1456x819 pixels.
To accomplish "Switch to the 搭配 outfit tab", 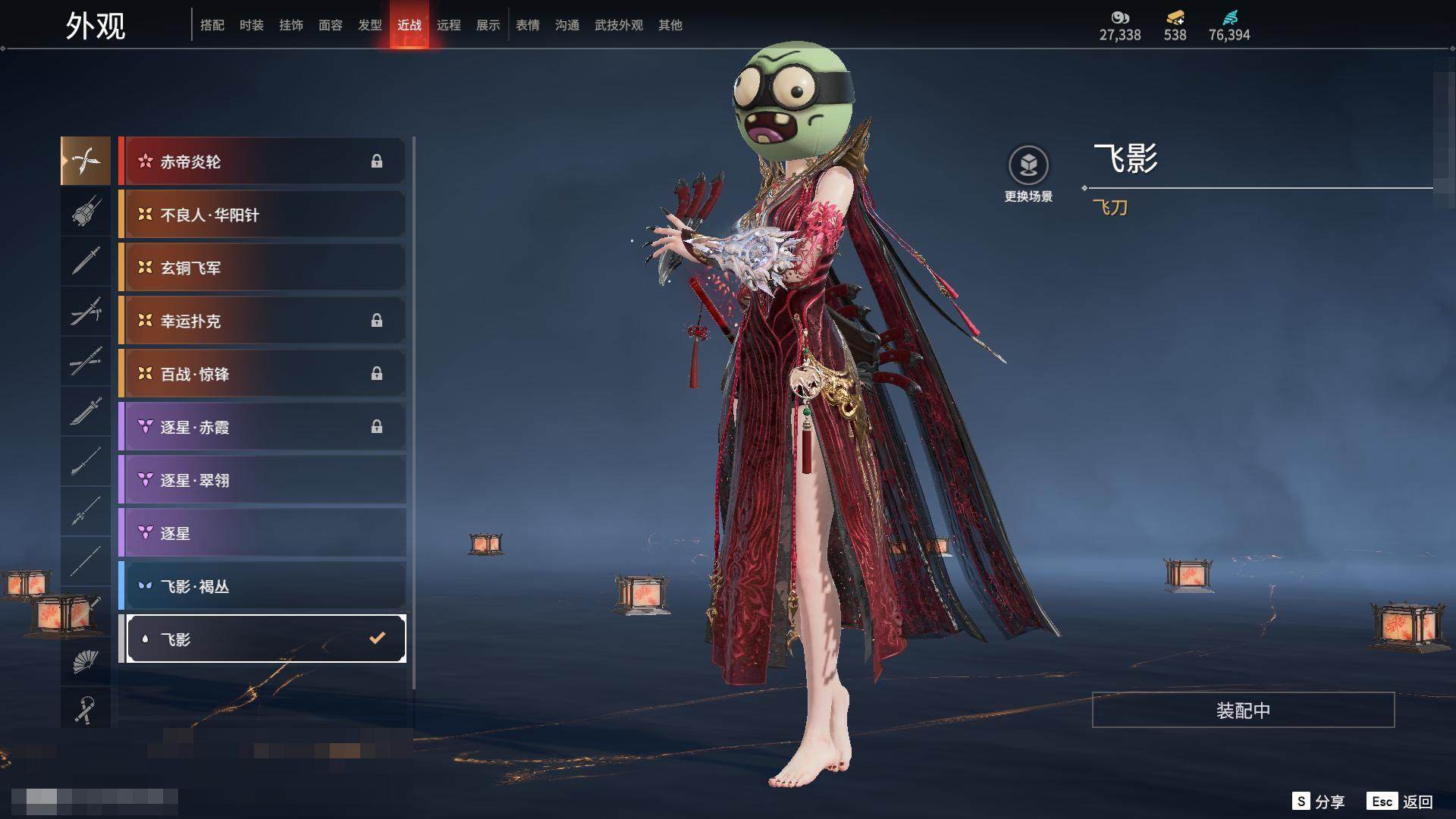I will pyautogui.click(x=212, y=25).
